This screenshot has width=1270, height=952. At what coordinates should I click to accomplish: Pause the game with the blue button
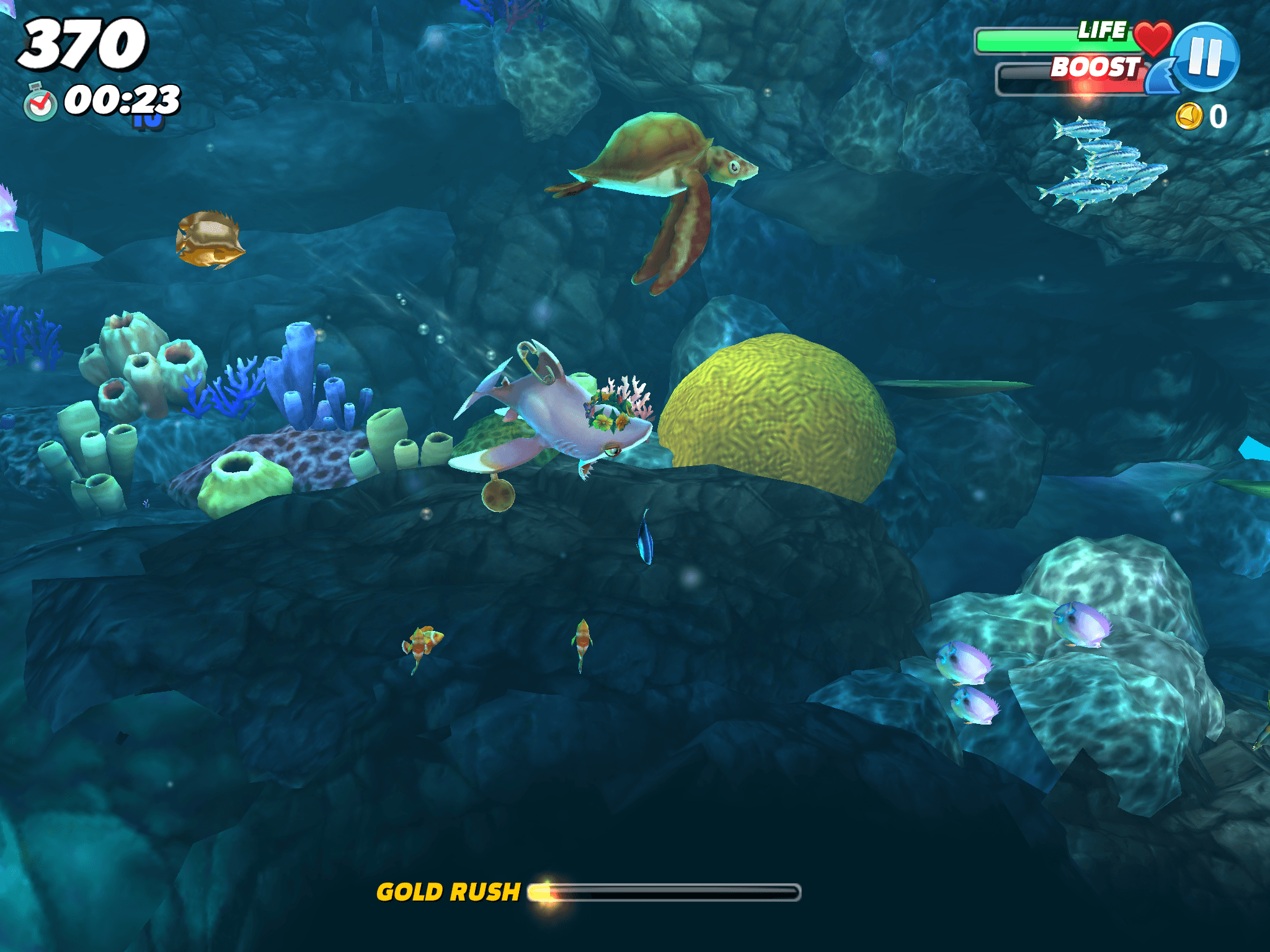pyautogui.click(x=1205, y=57)
